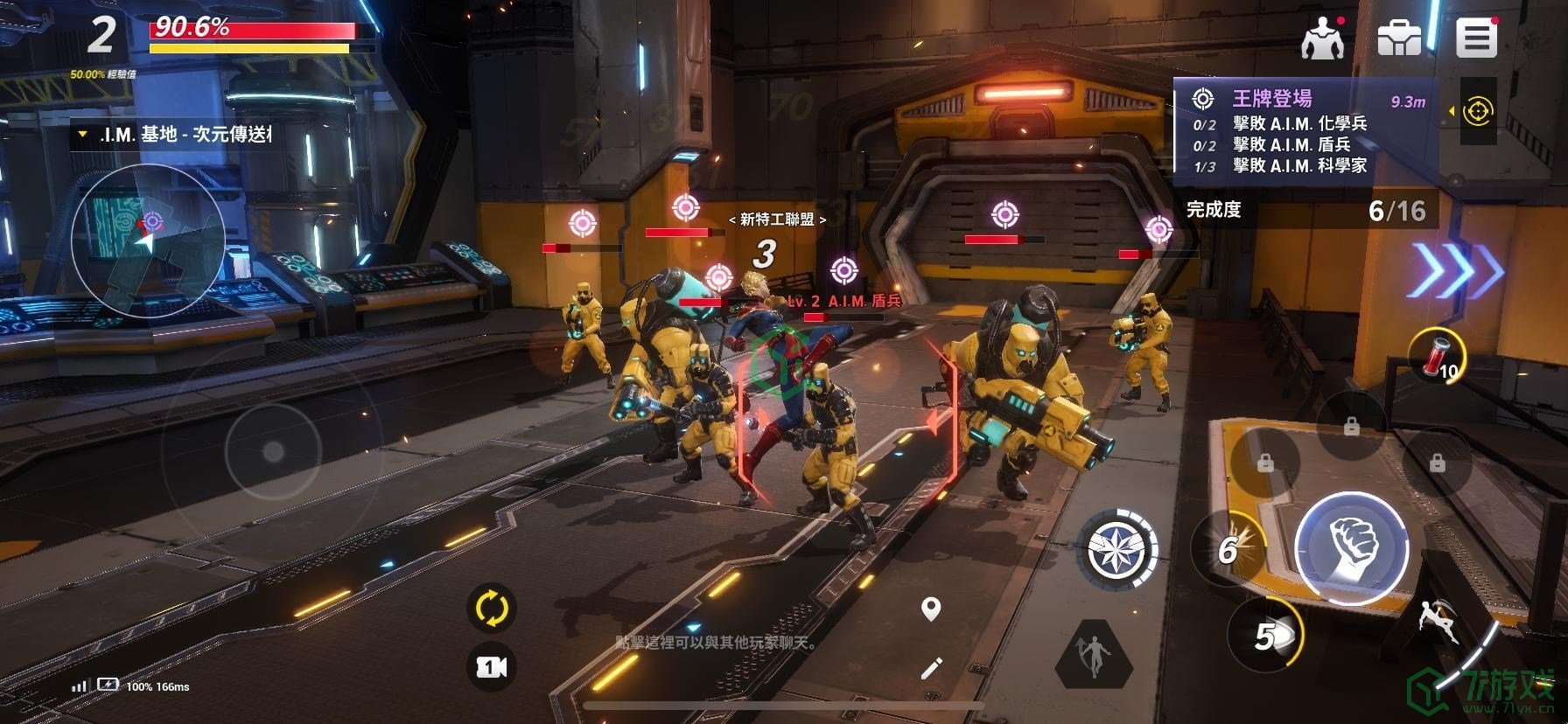This screenshot has height=724, width=1568.
Task: Open the character profile icon
Action: [1322, 39]
